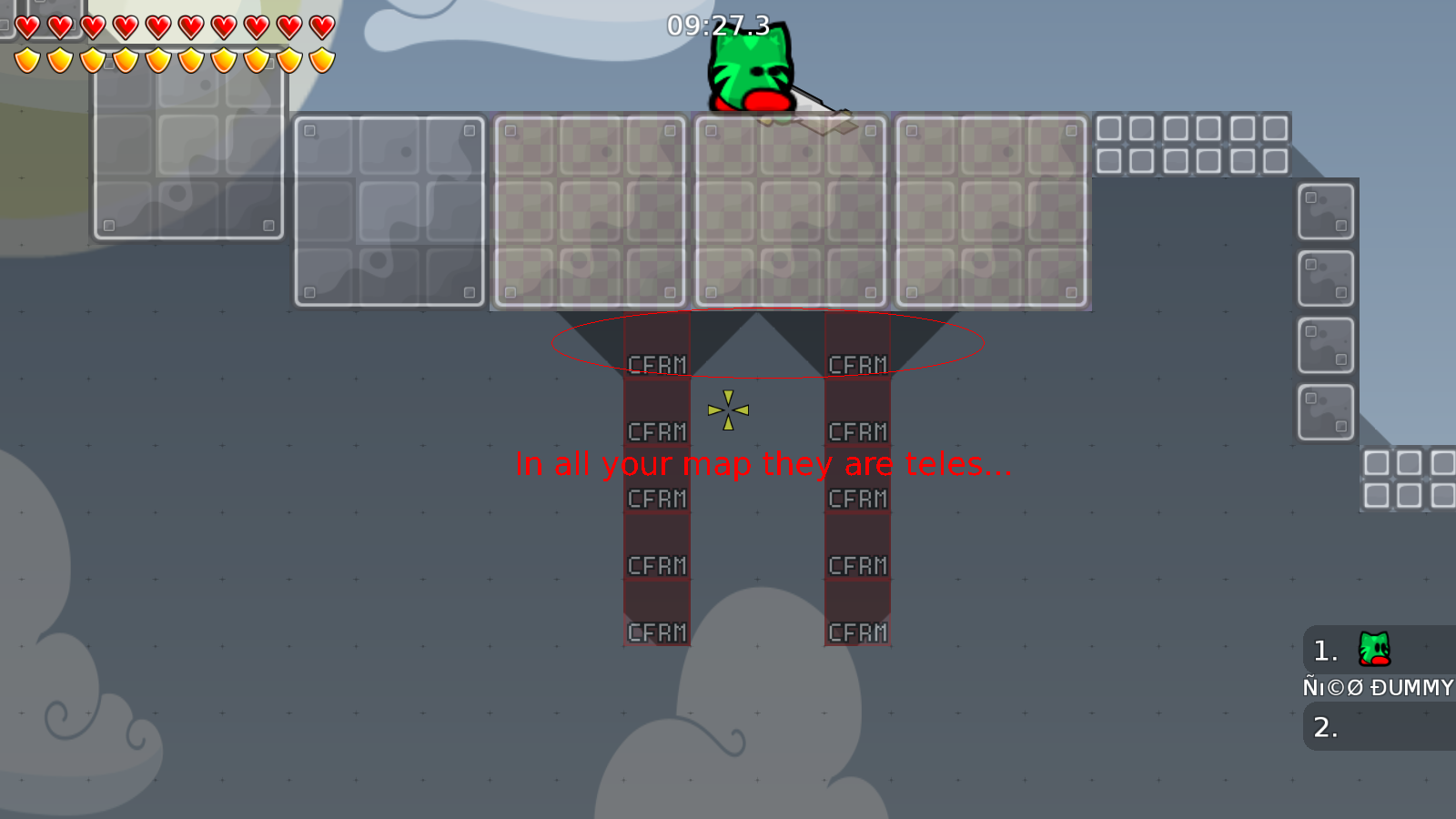Click the first heart in the health bar
This screenshot has height=819, width=1456.
coord(26,26)
